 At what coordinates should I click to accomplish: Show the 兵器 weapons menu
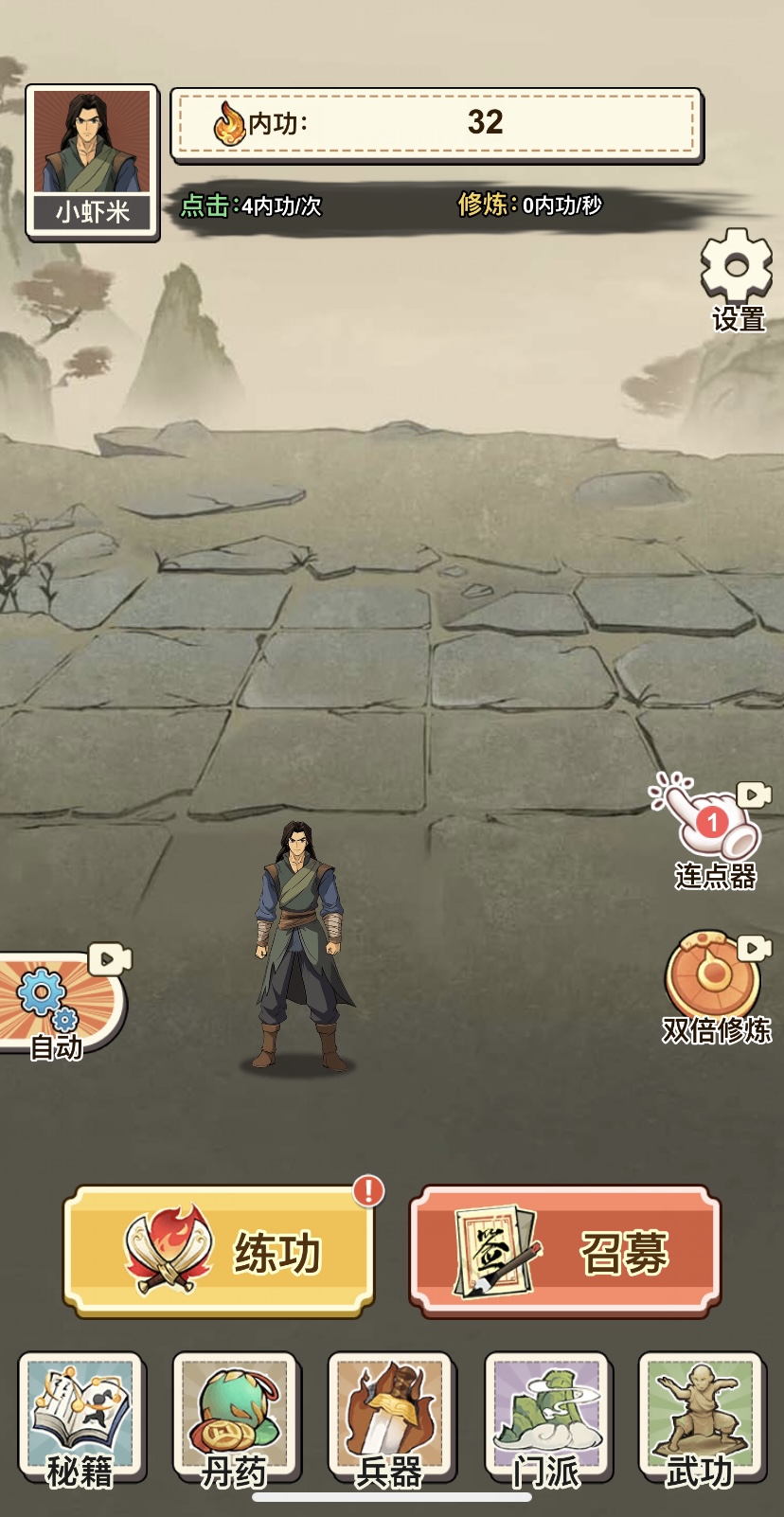coord(390,1417)
